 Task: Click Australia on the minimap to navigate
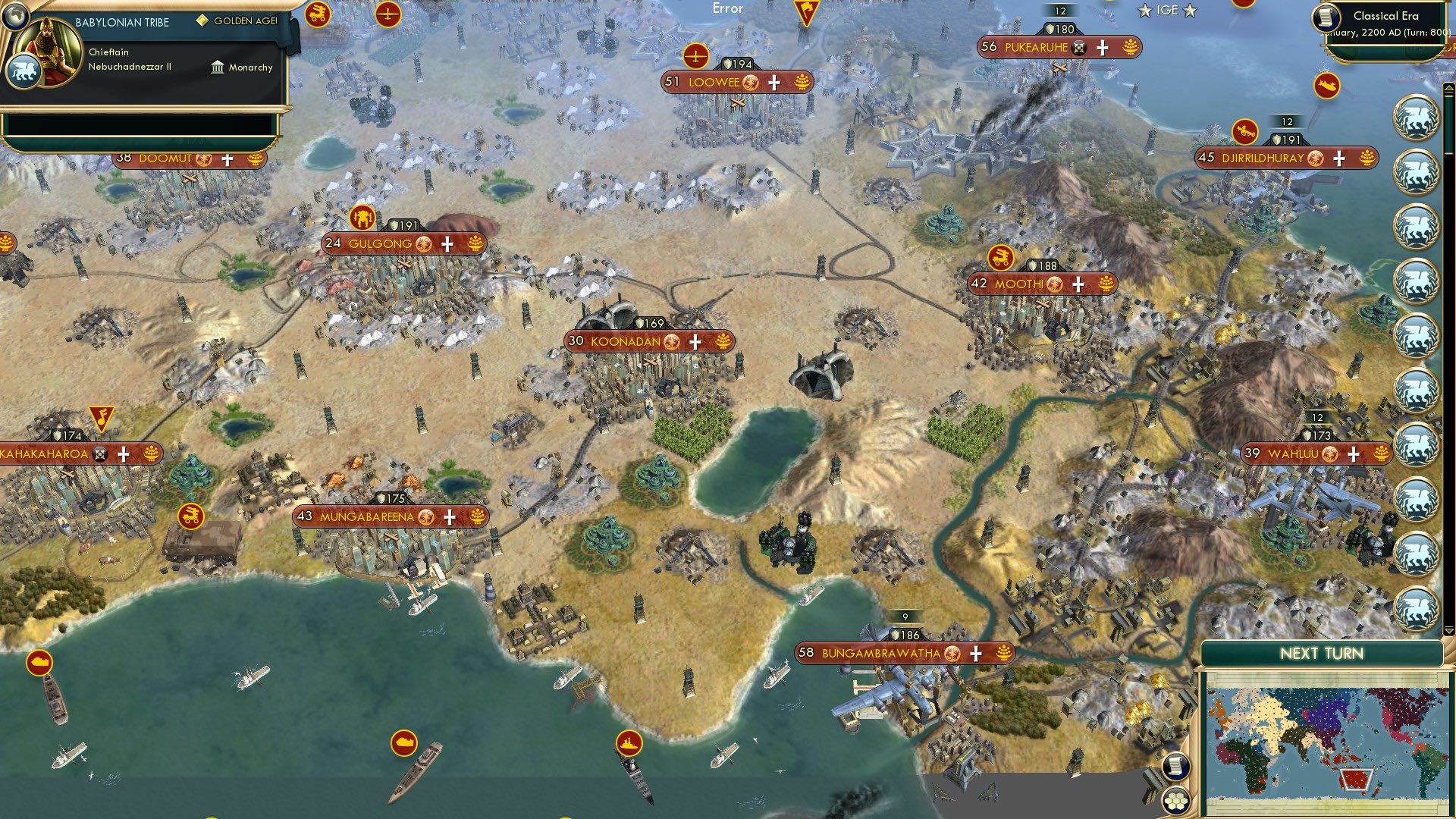click(1357, 779)
